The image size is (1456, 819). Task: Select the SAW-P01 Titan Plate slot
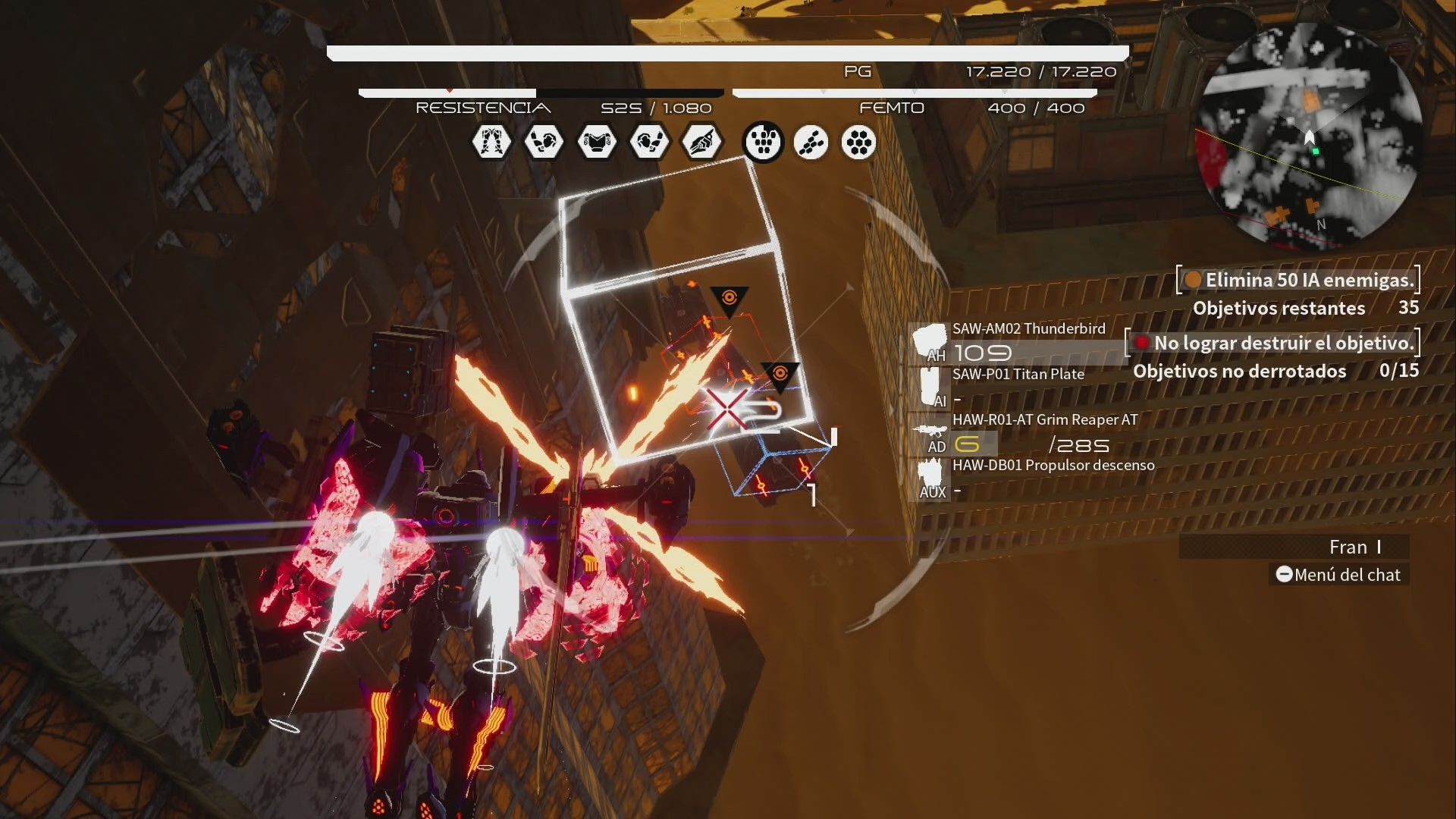click(x=1016, y=386)
